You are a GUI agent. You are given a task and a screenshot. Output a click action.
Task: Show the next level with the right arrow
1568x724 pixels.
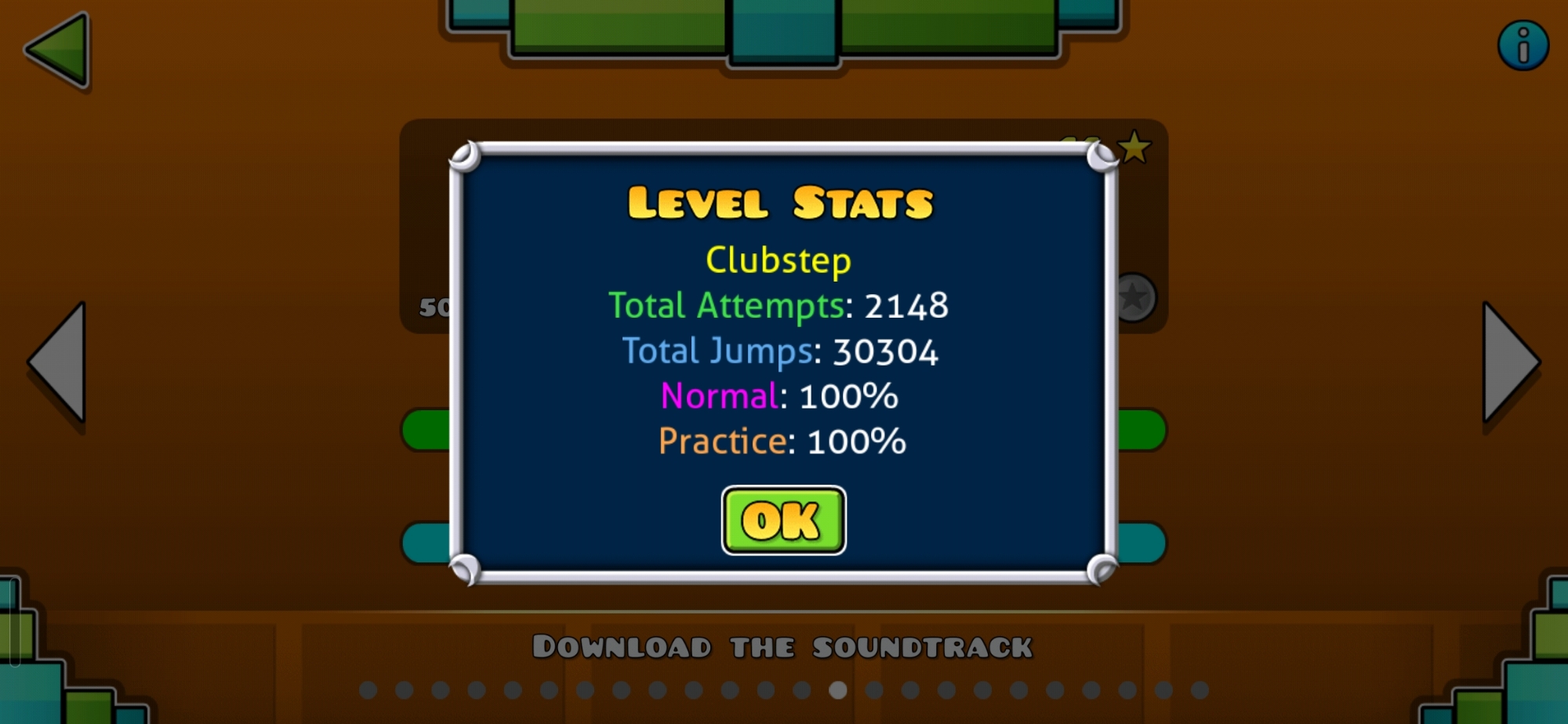(x=1508, y=362)
